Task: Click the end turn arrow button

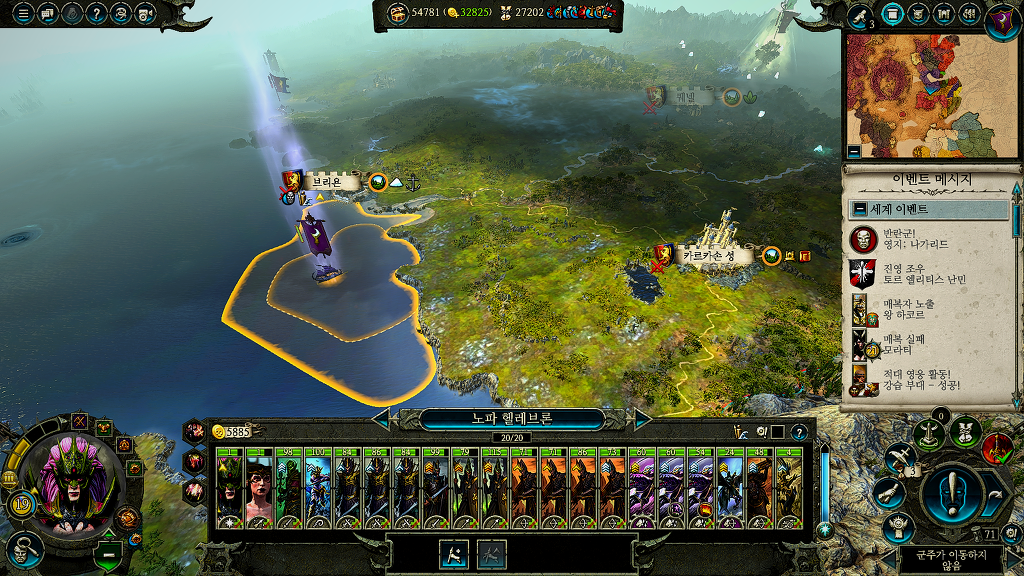Action: [x=994, y=493]
